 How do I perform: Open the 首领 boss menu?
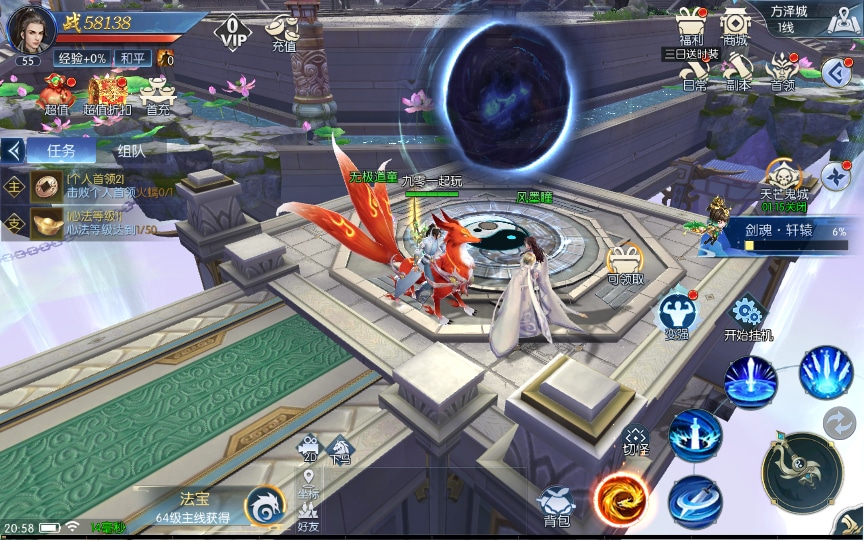point(782,70)
